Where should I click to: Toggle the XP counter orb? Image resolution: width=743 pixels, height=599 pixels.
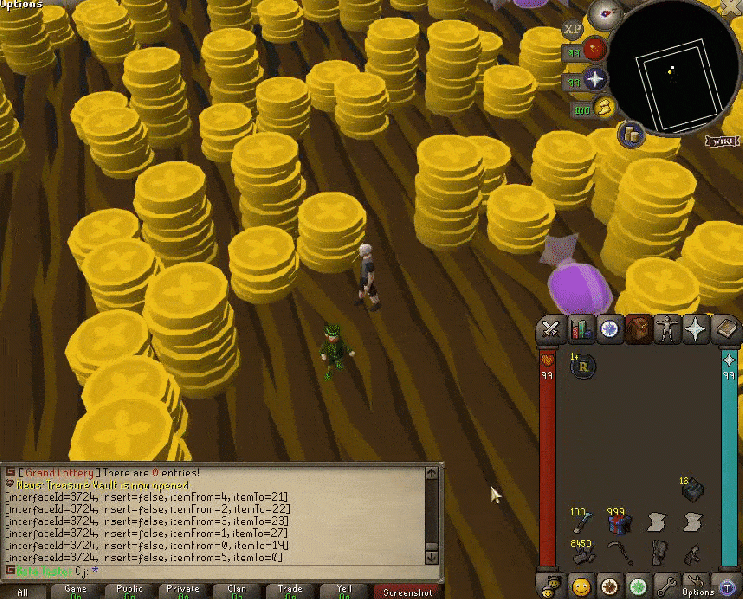point(574,31)
